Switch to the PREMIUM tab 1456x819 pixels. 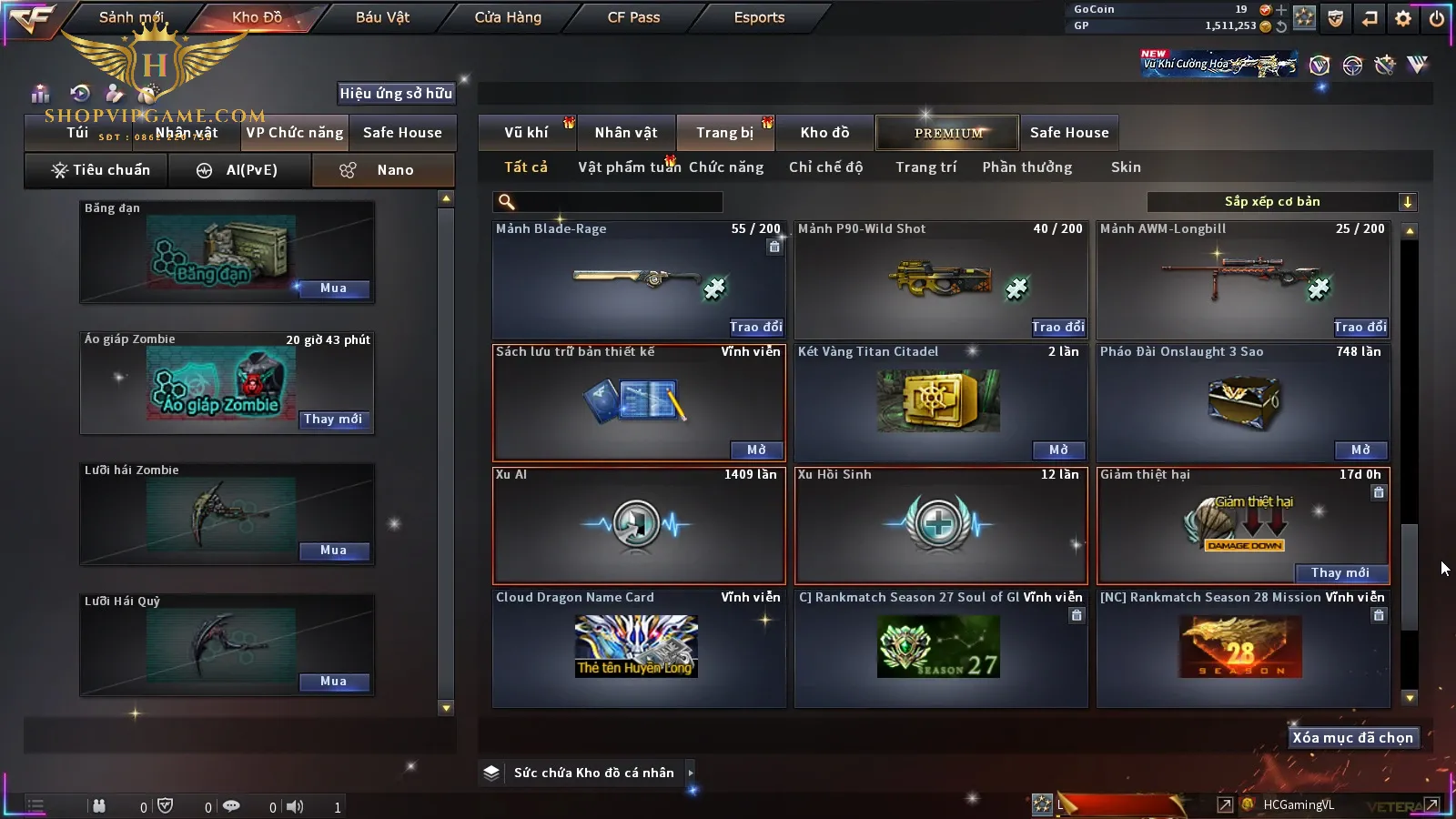[948, 133]
